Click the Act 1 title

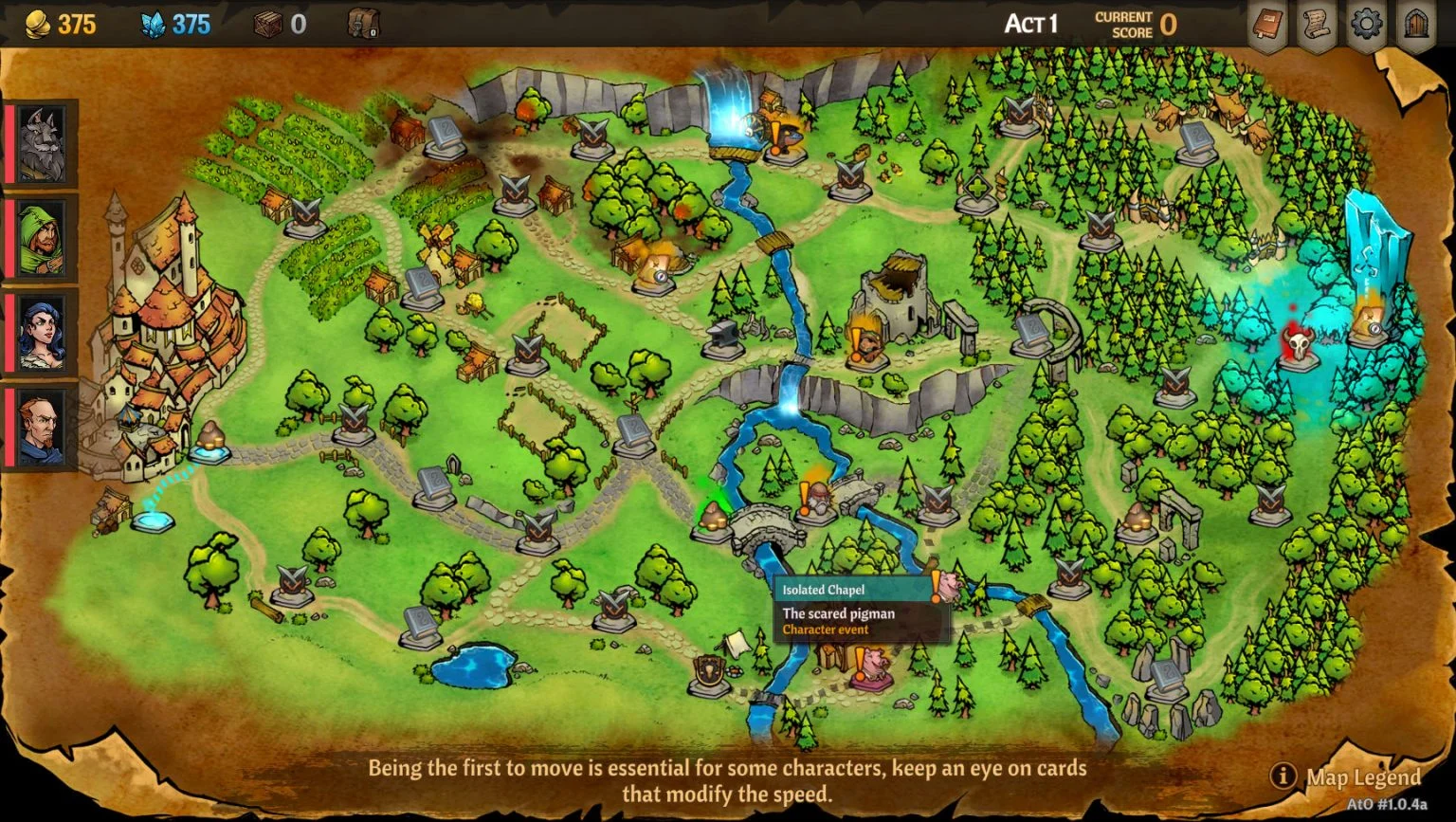1031,24
